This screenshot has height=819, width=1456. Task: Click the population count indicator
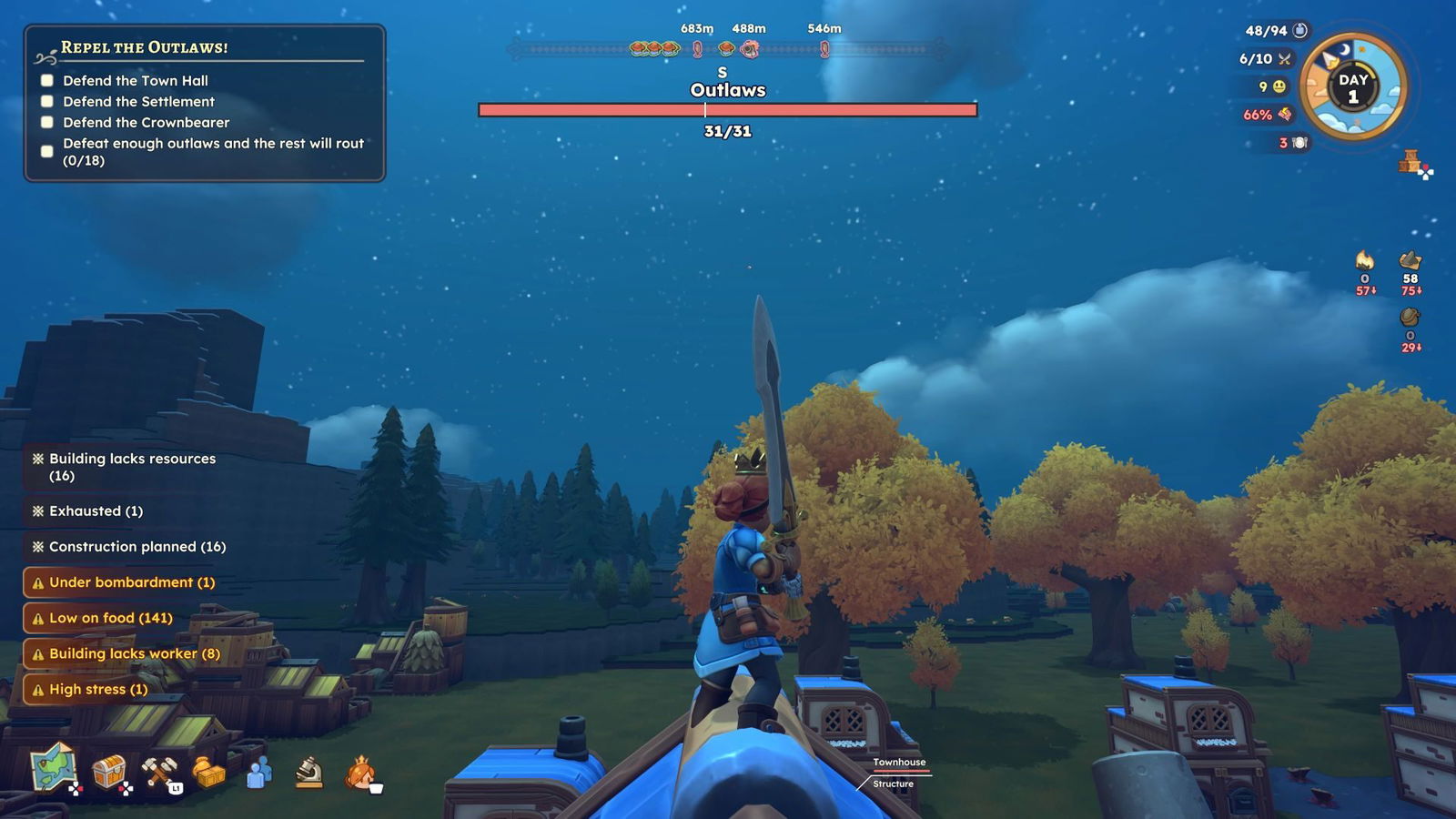point(1275,31)
